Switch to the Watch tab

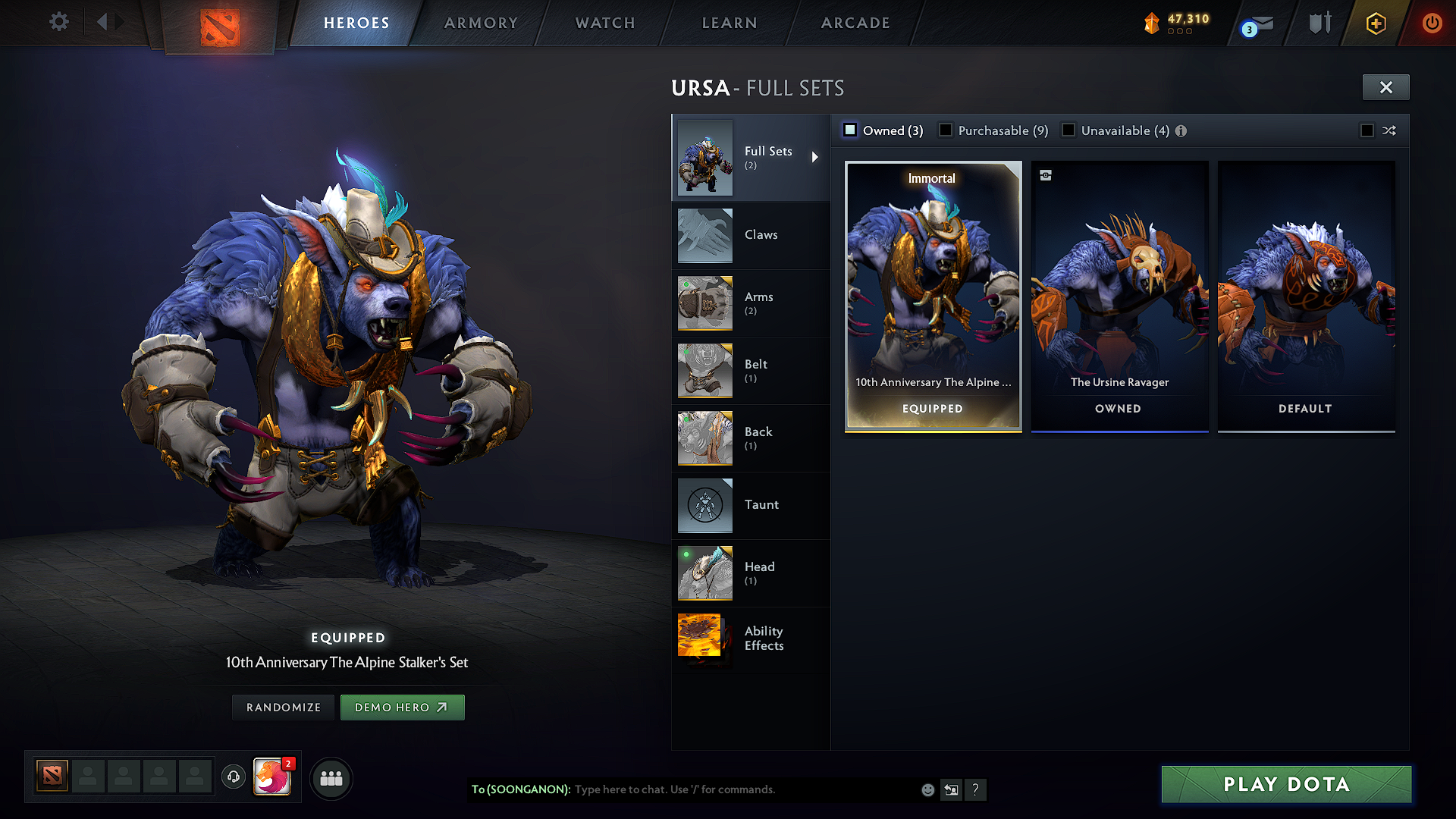pos(604,23)
